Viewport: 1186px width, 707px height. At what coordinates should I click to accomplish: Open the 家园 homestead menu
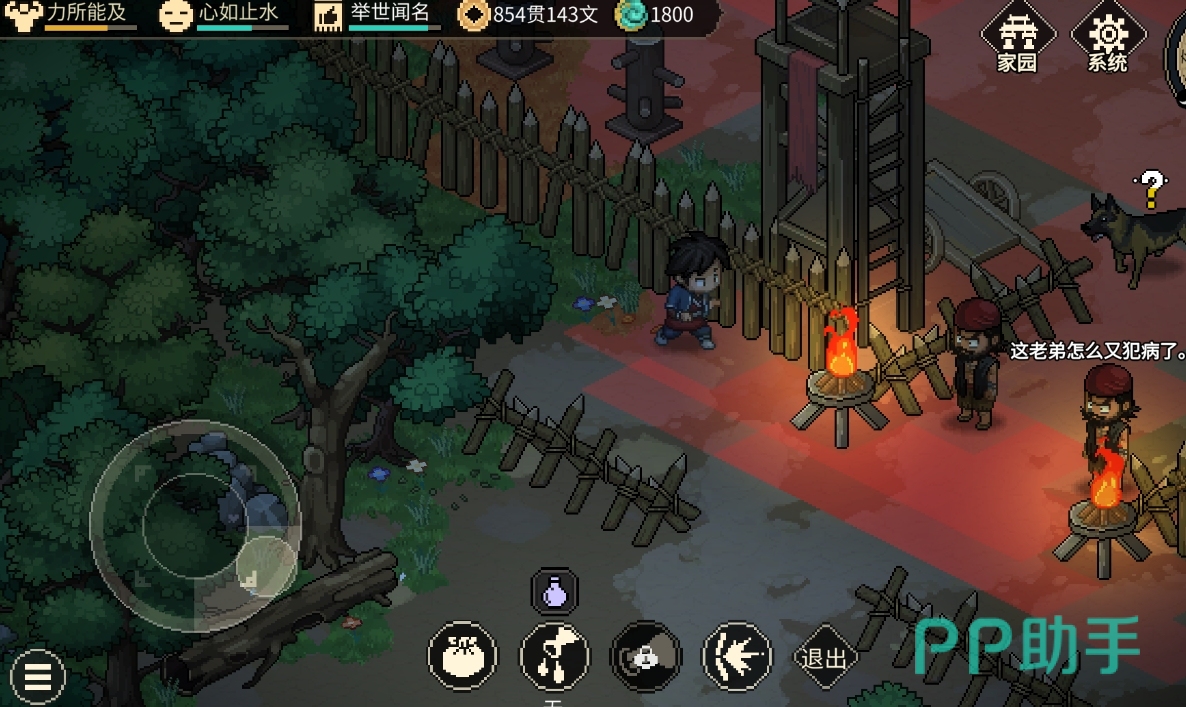pos(1017,40)
